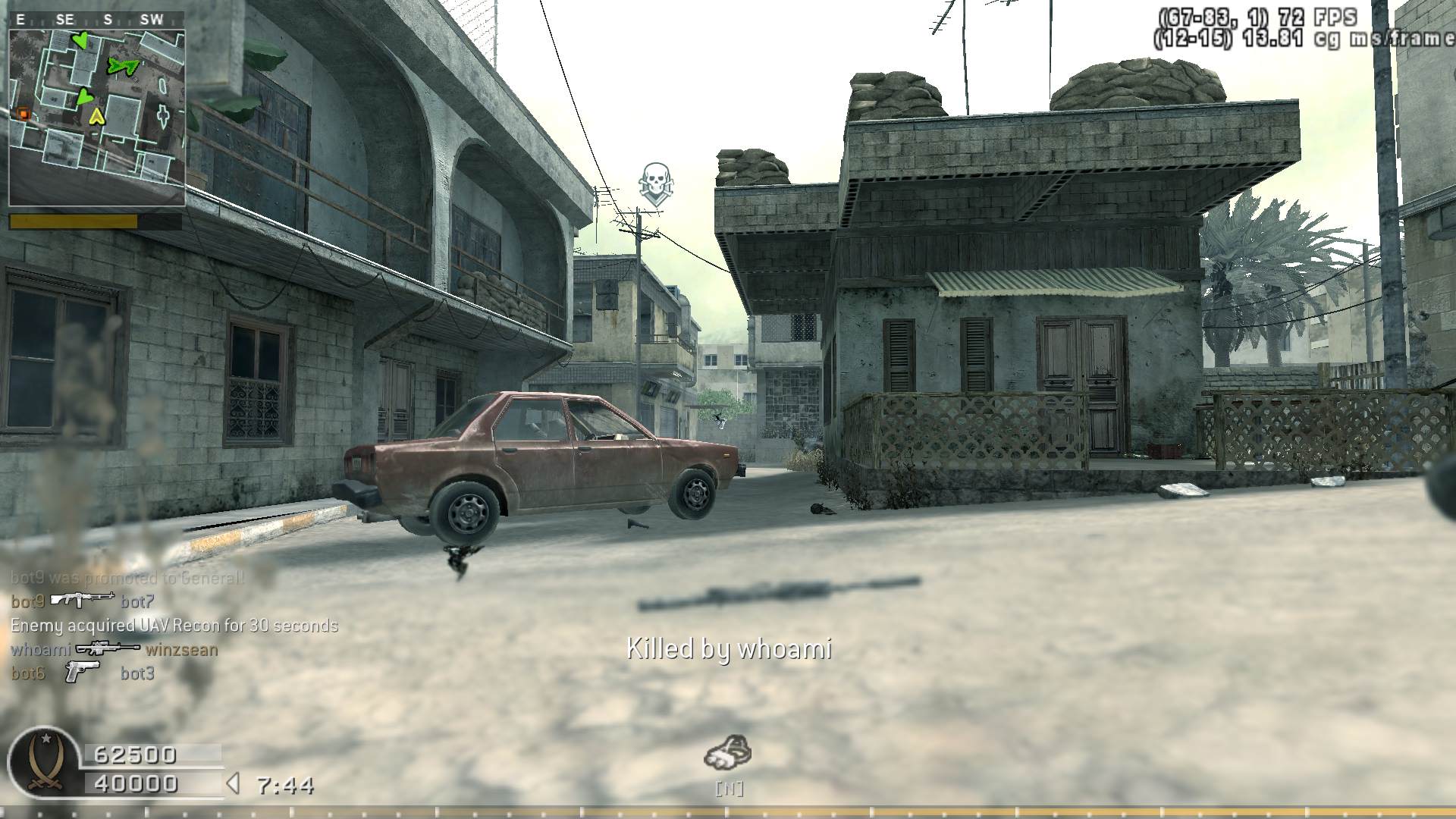Select the bot6 pistol kill feed entry
This screenshot has height=819, width=1456.
point(83,673)
